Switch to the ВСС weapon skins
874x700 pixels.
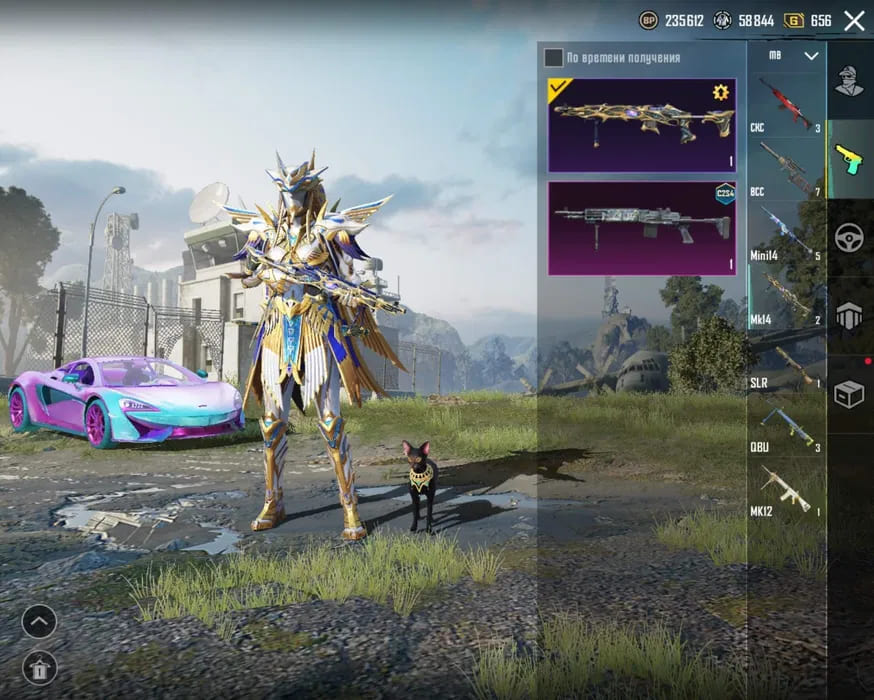pyautogui.click(x=786, y=169)
